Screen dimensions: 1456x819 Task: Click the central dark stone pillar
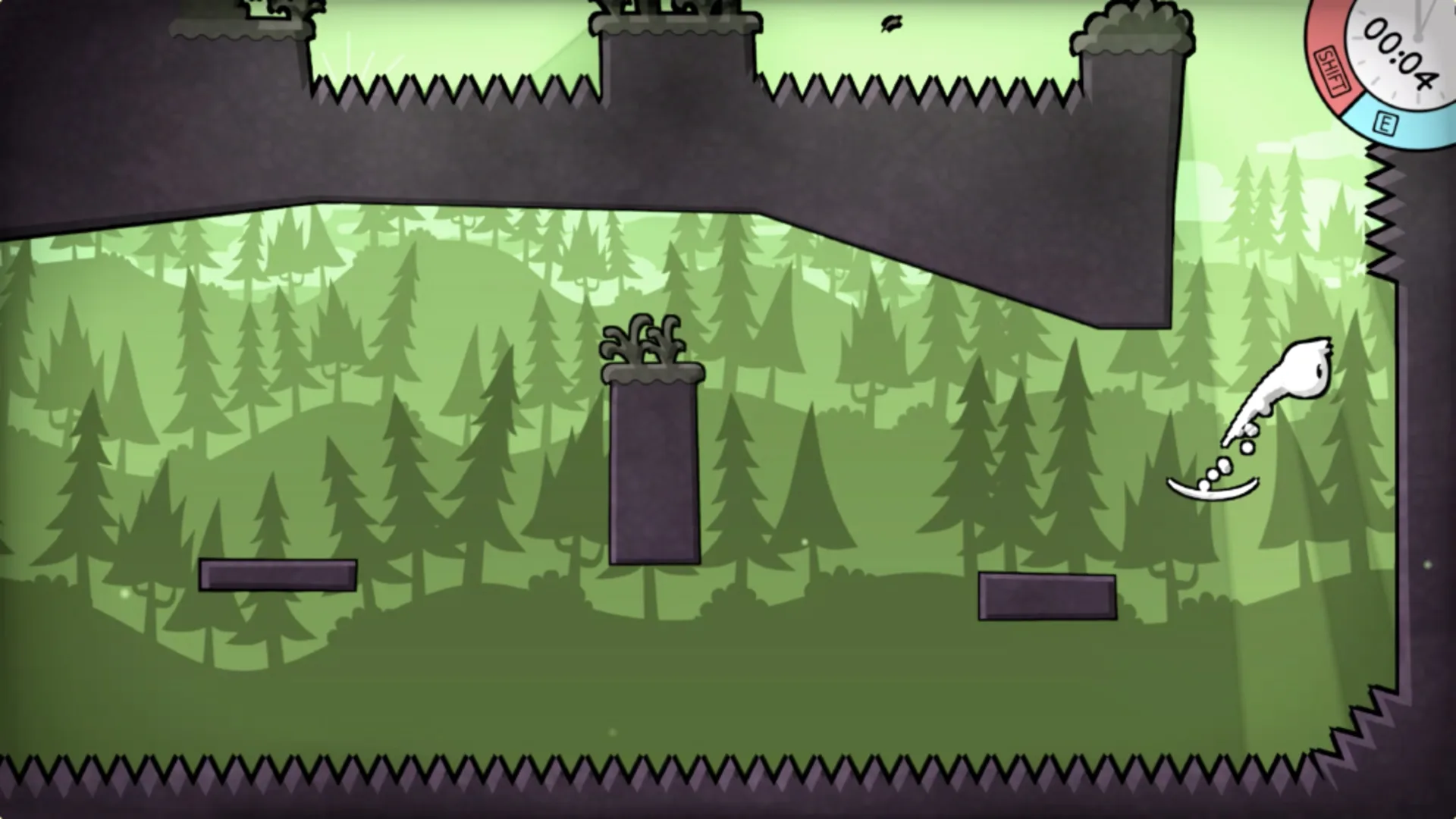tap(652, 470)
